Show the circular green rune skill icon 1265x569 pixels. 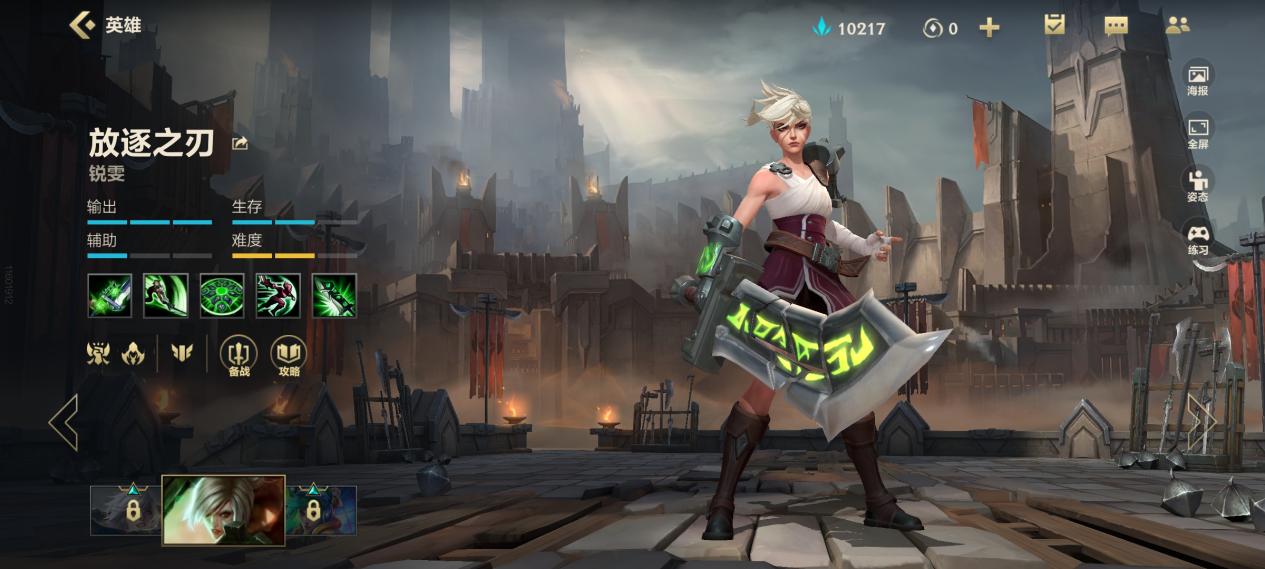(221, 296)
